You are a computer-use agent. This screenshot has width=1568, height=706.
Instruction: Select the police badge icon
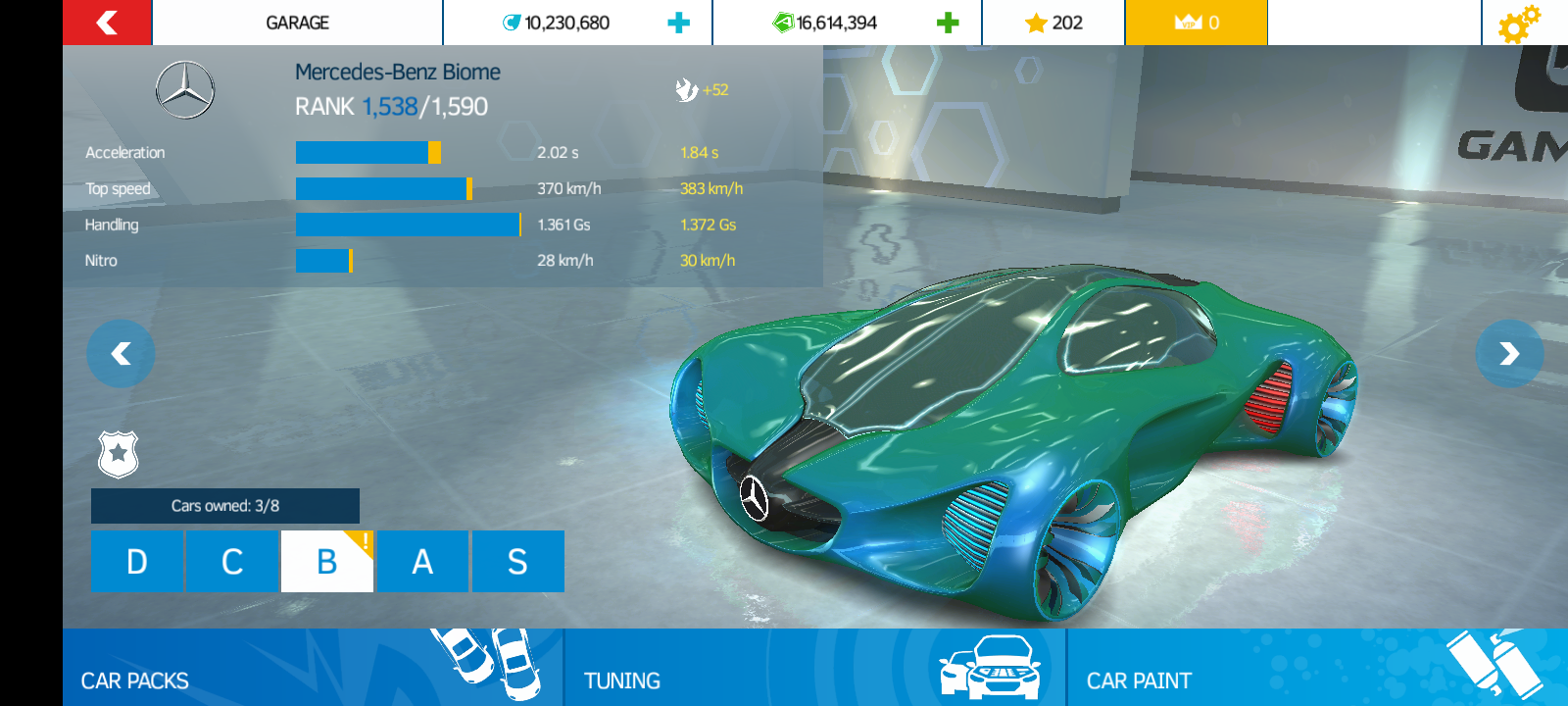(x=119, y=454)
